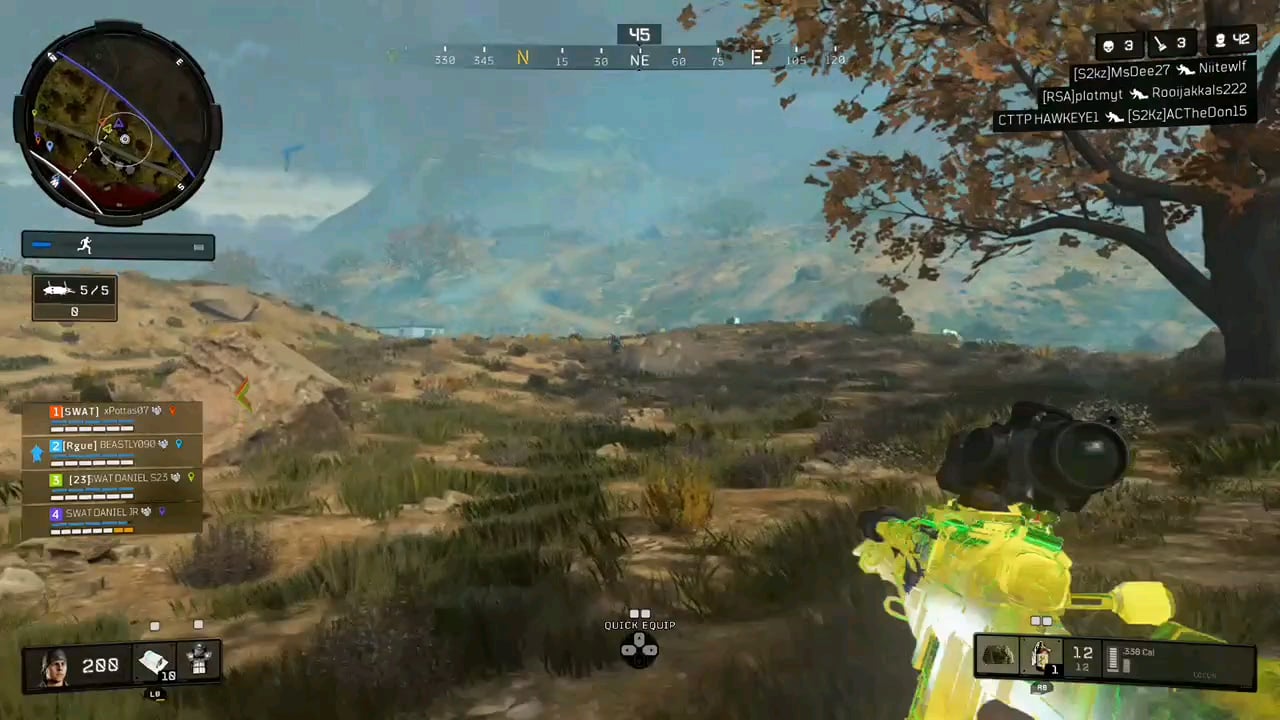Click the sprinting figure on the stamina bar
This screenshot has height=720, width=1280.
tap(85, 244)
